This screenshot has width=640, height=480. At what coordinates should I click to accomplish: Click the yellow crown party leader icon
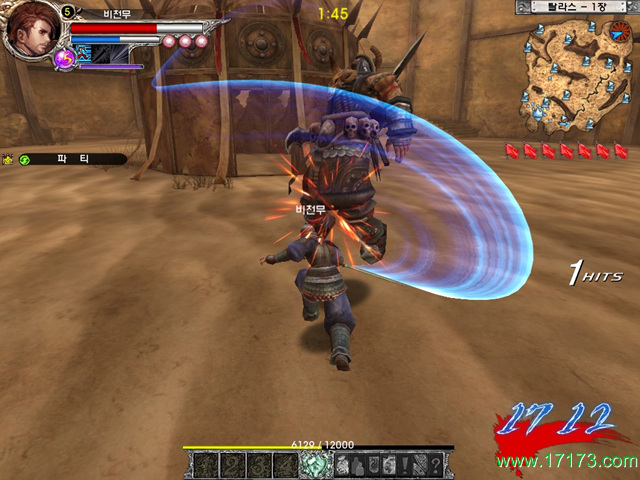8,159
